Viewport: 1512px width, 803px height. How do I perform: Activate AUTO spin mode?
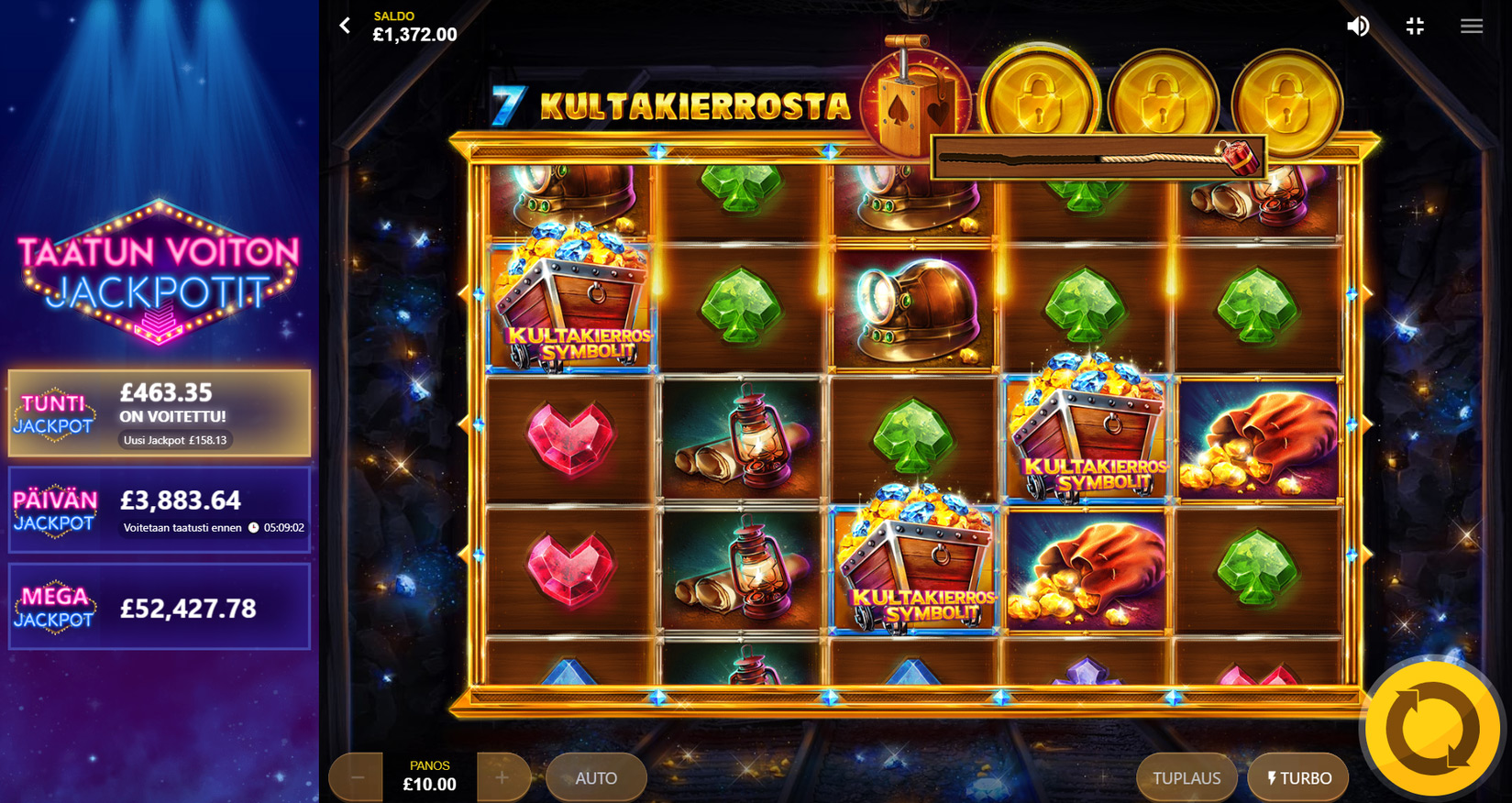coord(596,777)
